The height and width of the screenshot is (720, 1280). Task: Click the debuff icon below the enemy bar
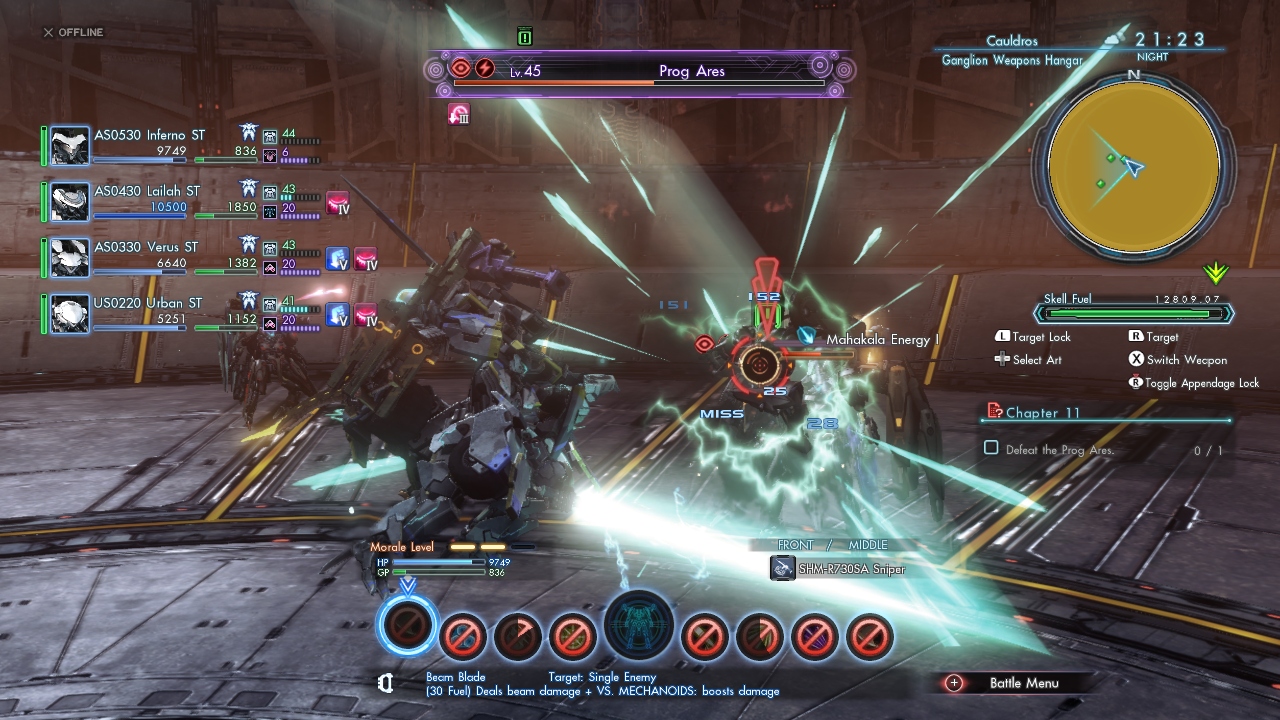point(459,114)
